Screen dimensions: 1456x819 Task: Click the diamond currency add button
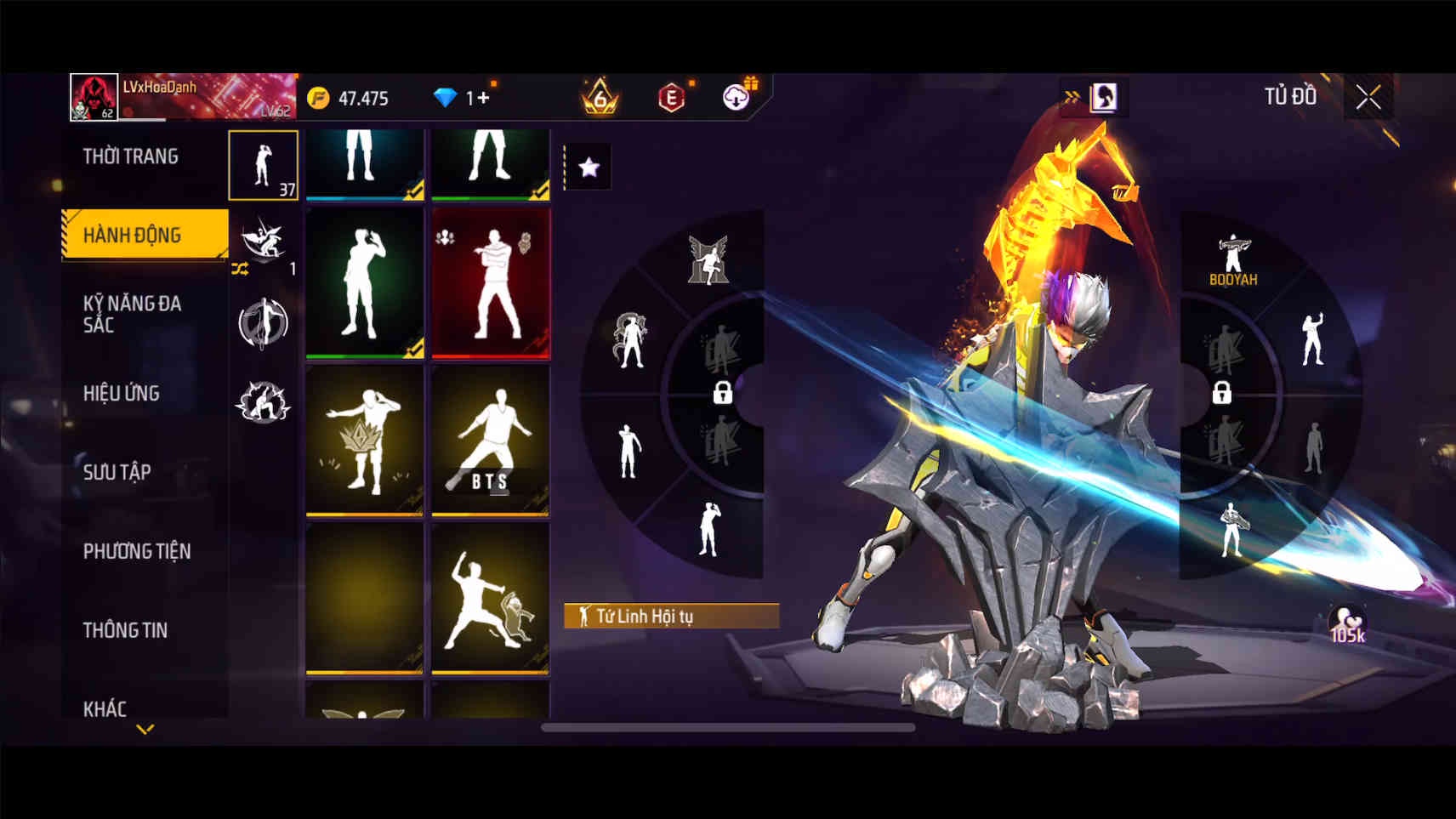482,98
